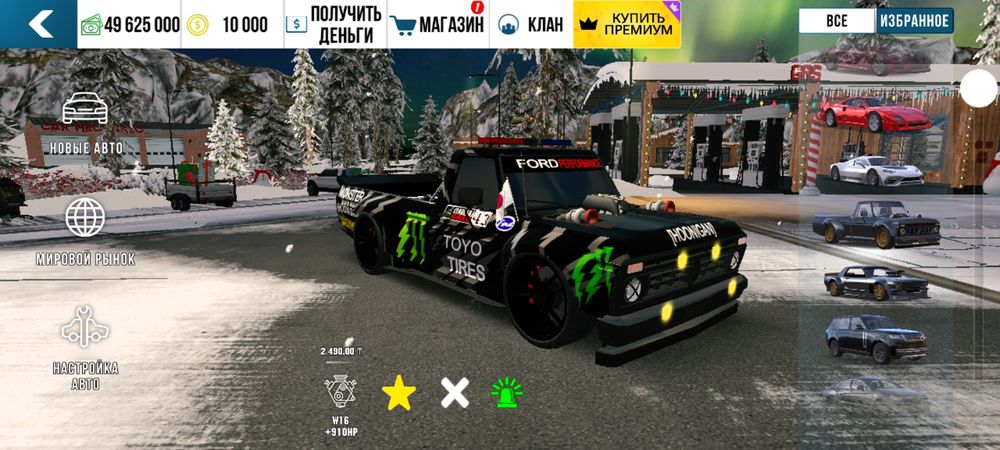Viewport: 1000px width, 450px height.
Task: Switch to the Все cars tab
Action: (x=836, y=21)
